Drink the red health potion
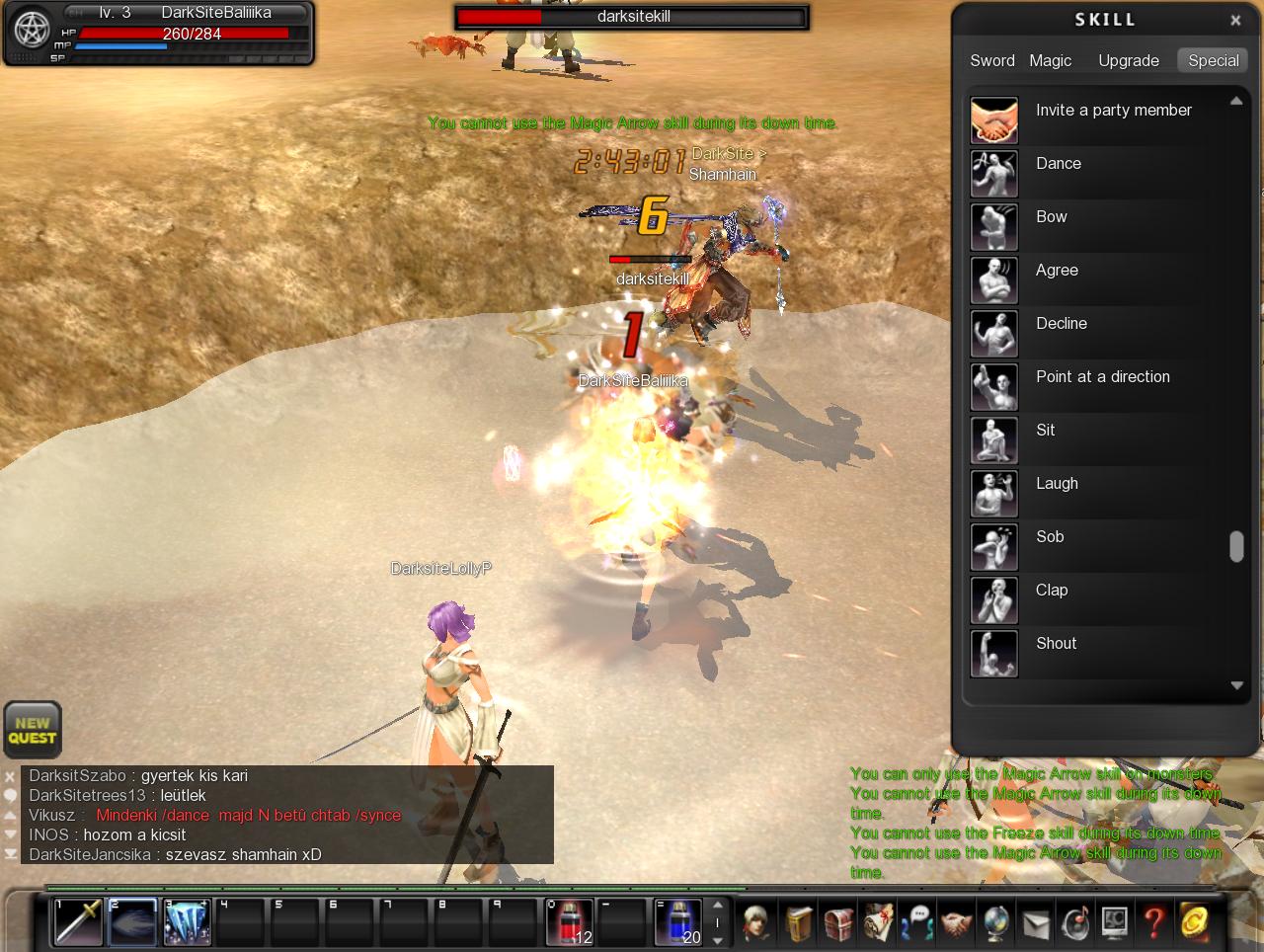This screenshot has width=1264, height=952. point(569,922)
